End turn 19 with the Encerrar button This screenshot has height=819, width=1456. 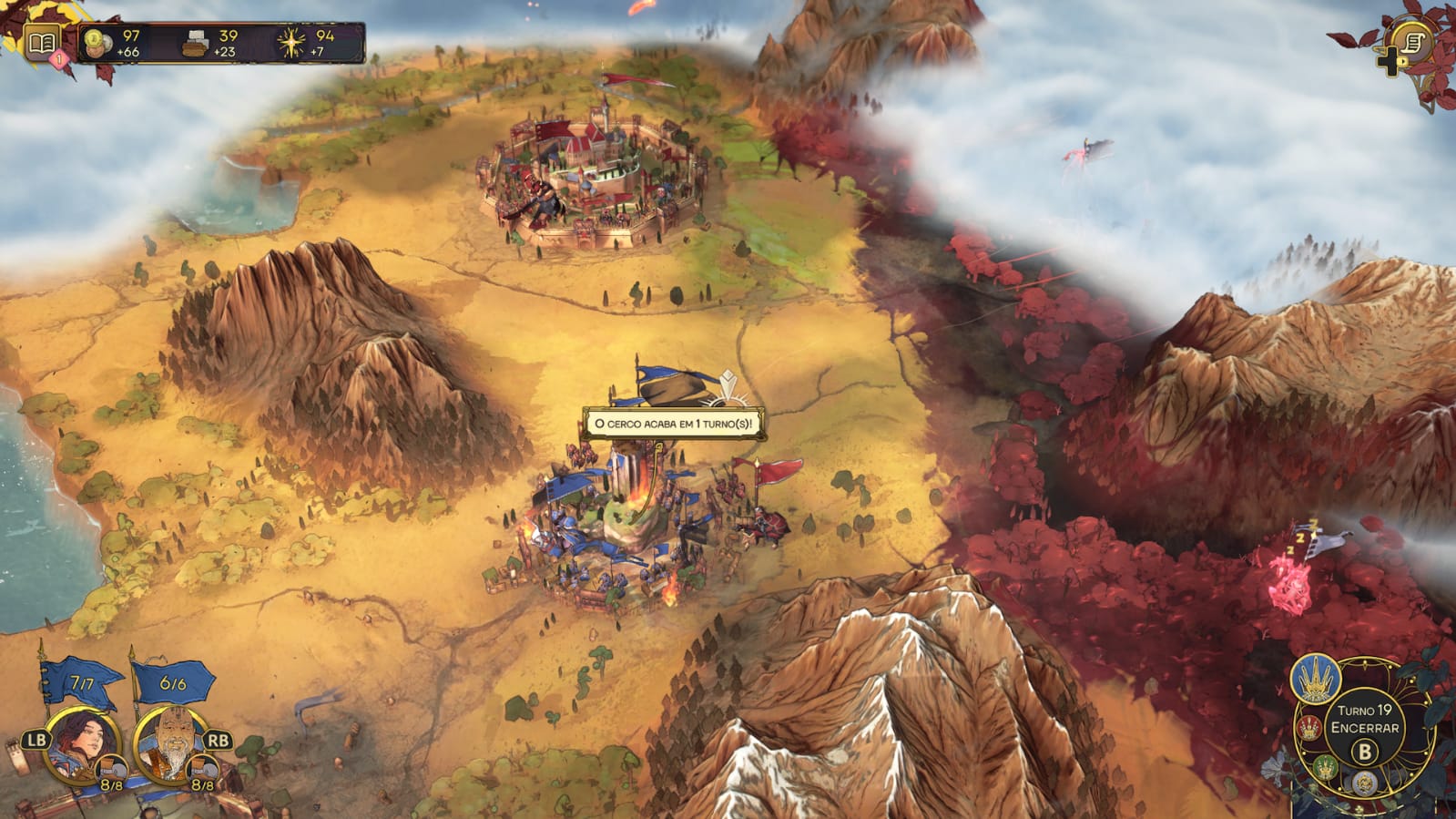(1364, 729)
